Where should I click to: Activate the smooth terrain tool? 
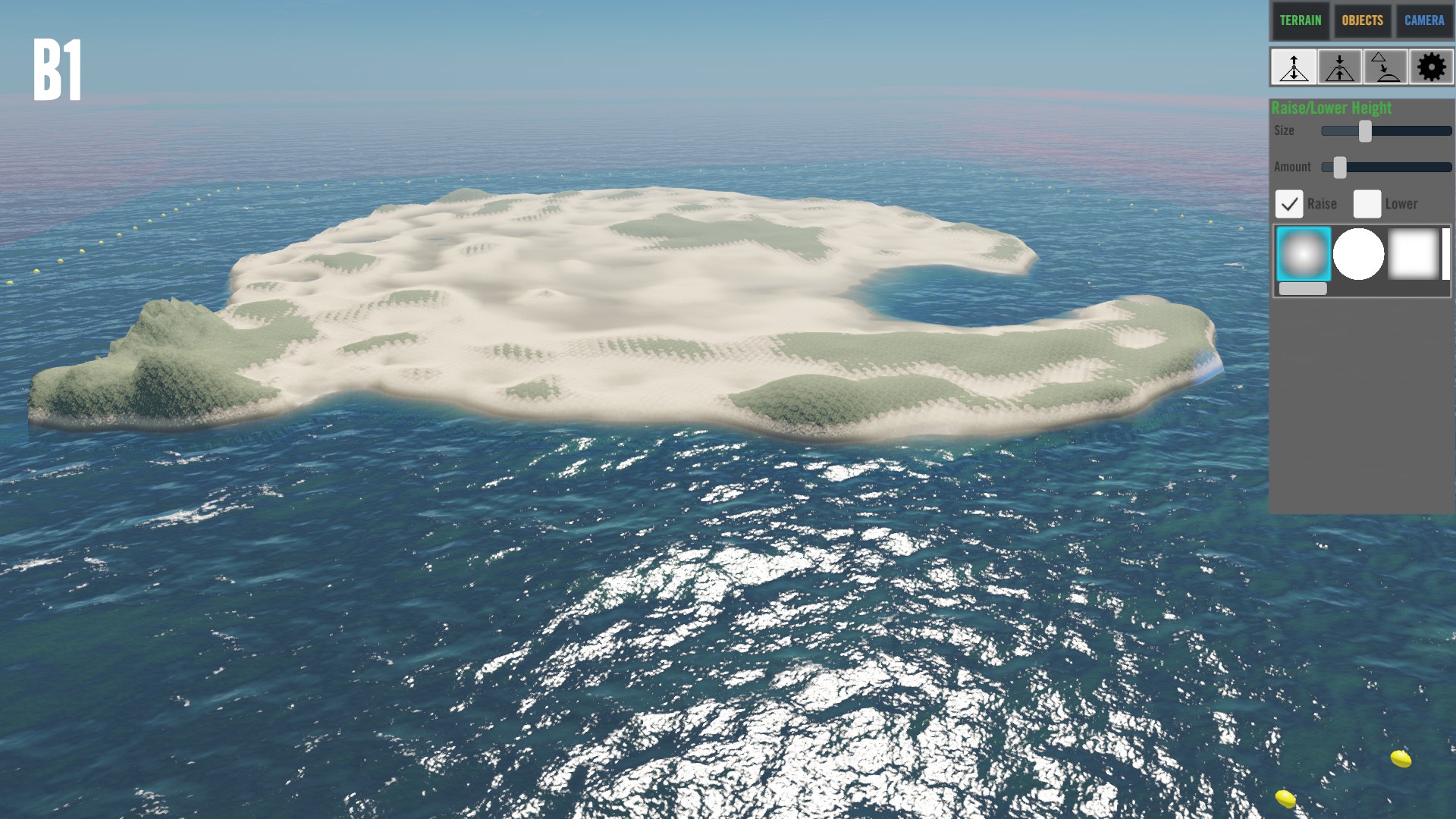pos(1385,67)
